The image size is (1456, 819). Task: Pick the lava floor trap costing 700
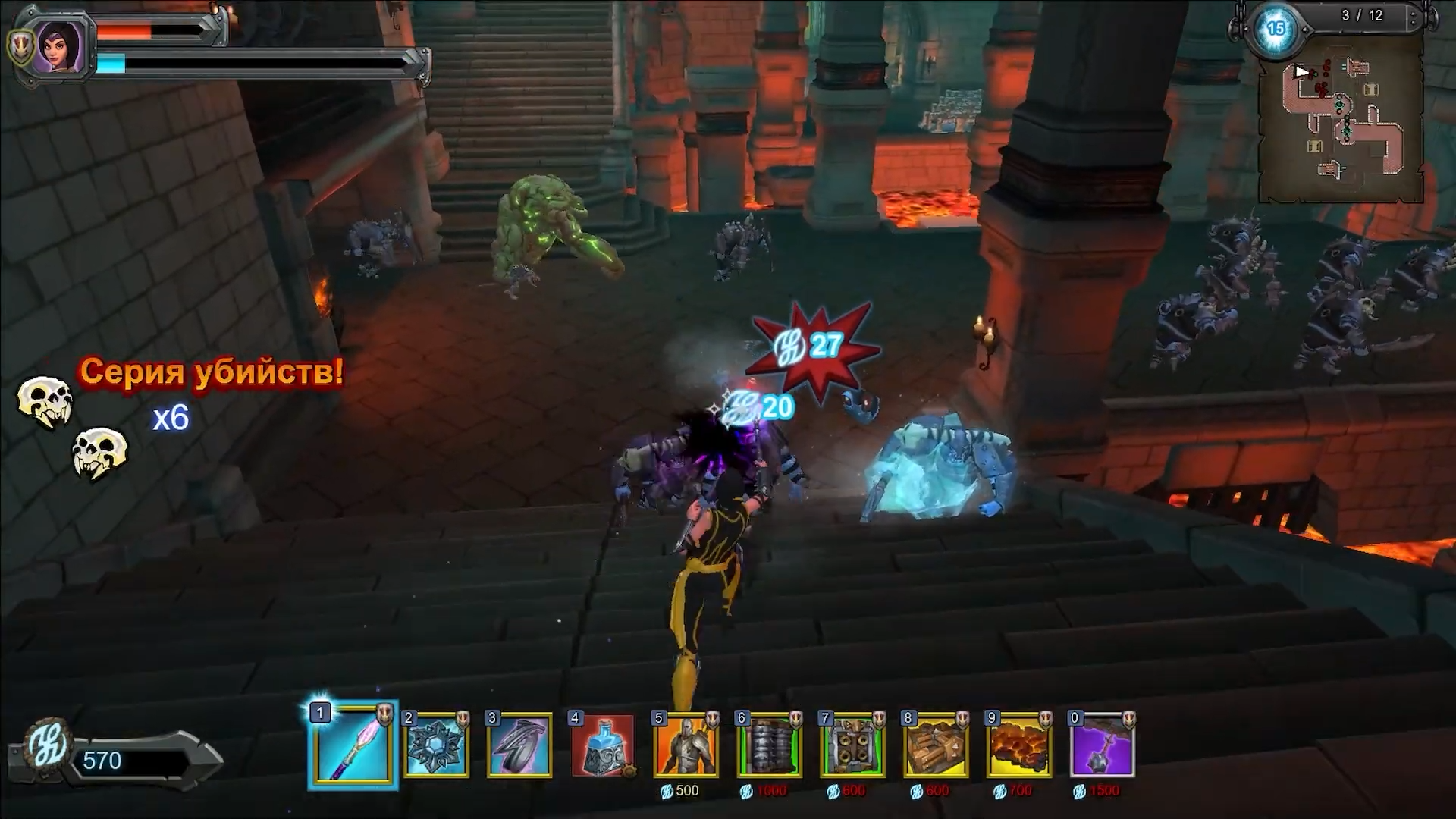pos(1019,745)
